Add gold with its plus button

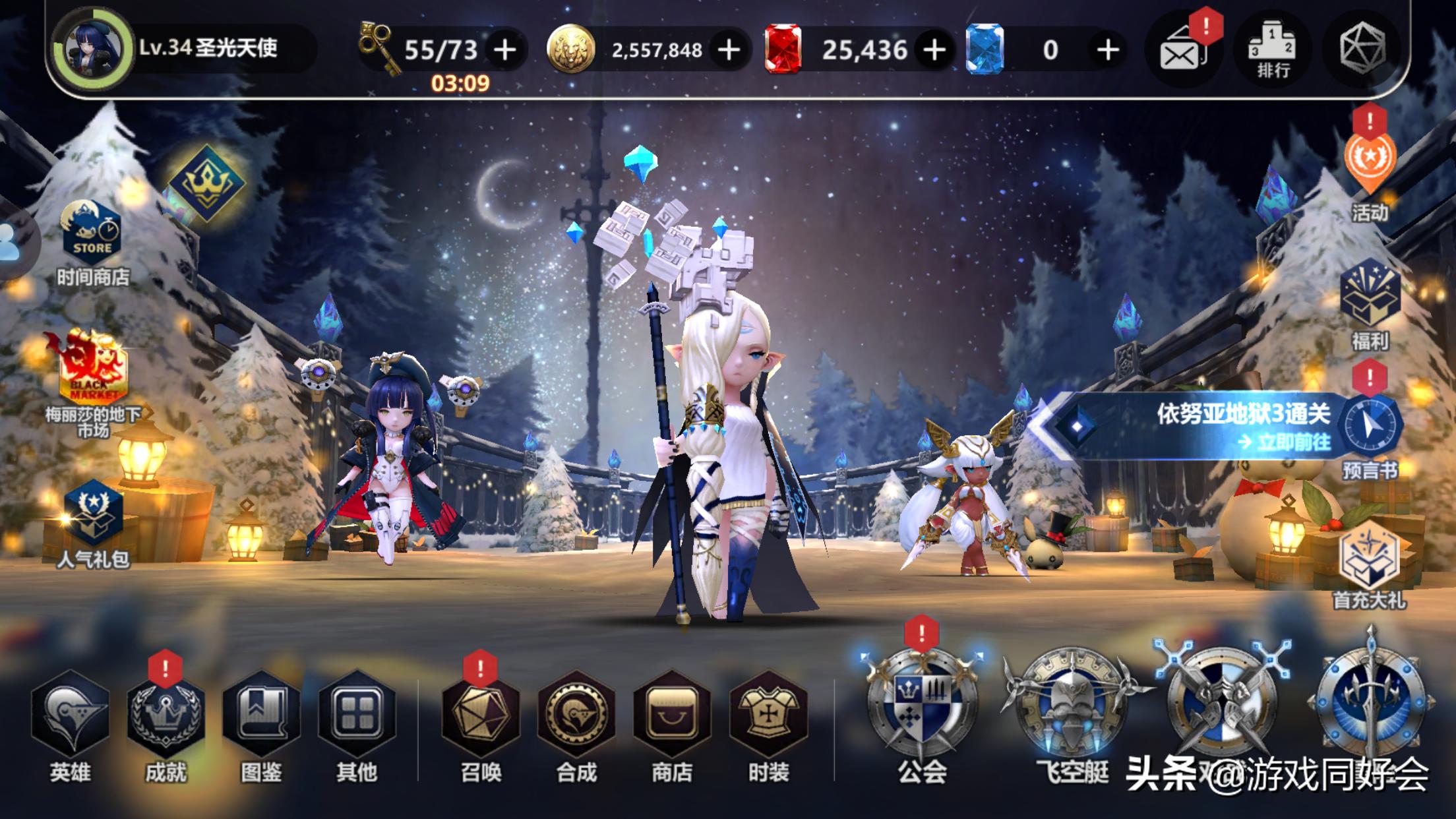727,49
